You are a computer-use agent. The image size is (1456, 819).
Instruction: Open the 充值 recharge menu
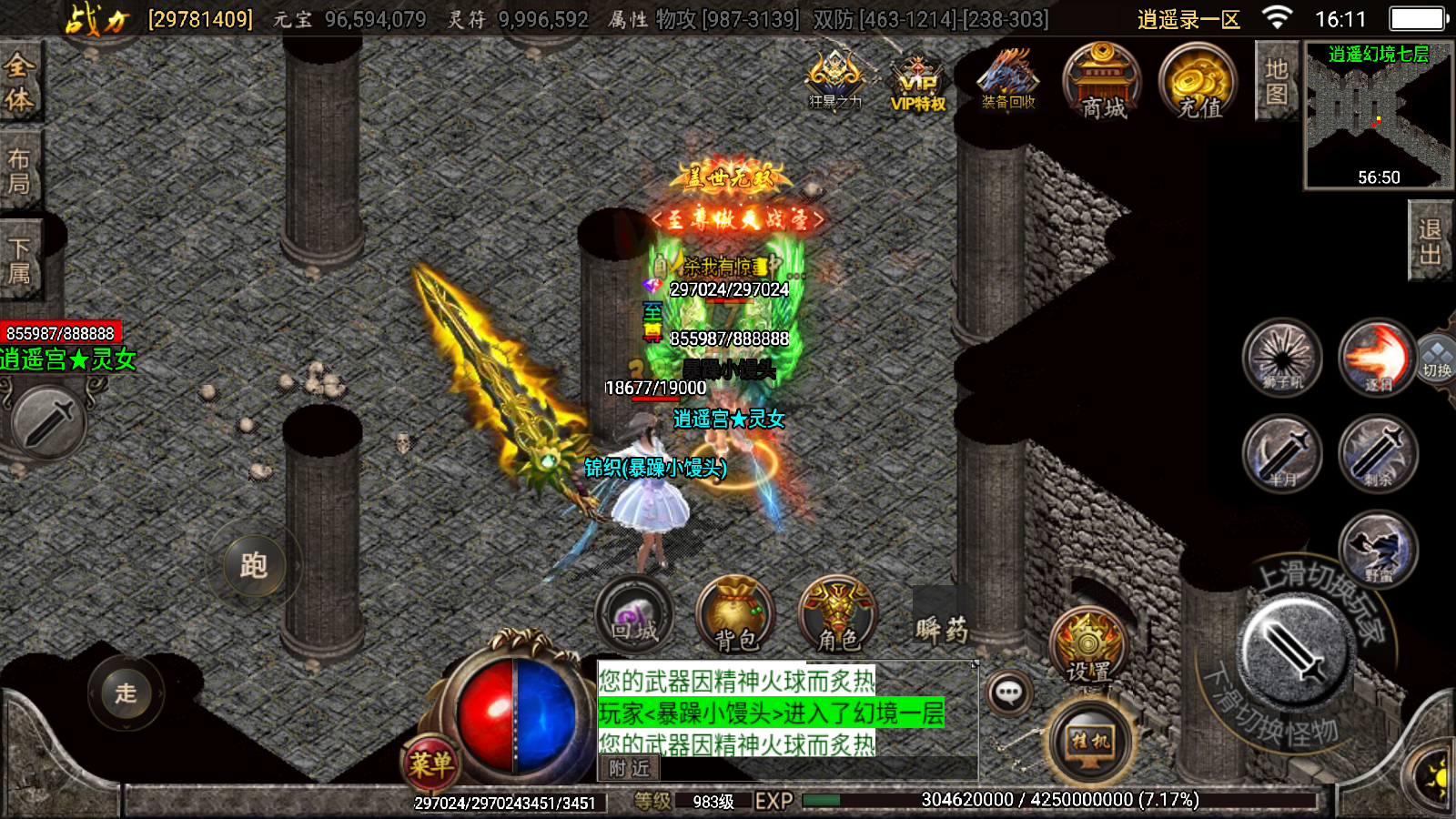coord(1198,82)
